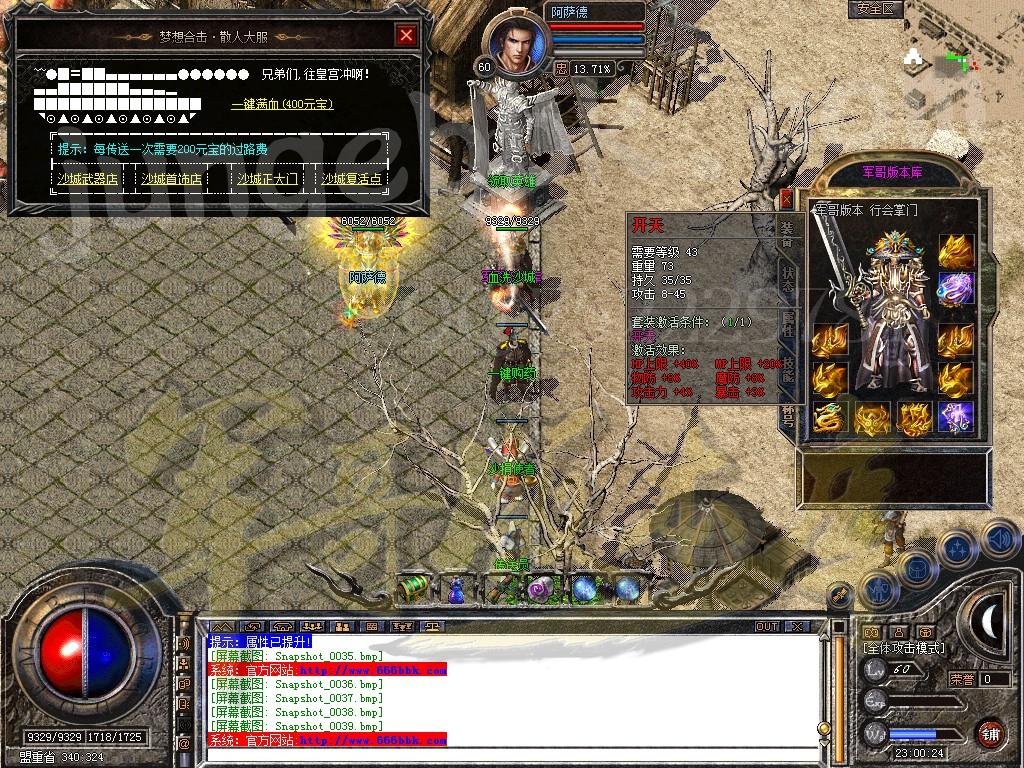Click the 一键满血 (400元宝) link
The width and height of the screenshot is (1024, 768).
[x=282, y=104]
